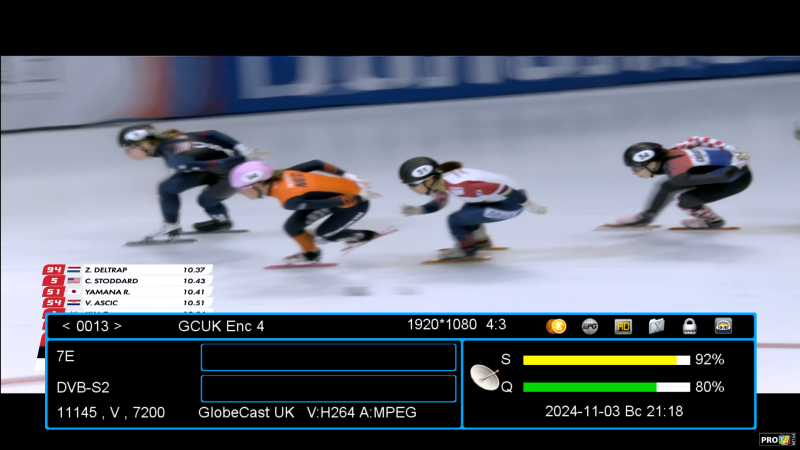Click the empty field beside DVB-S2
This screenshot has width=800, height=450.
tap(328, 388)
